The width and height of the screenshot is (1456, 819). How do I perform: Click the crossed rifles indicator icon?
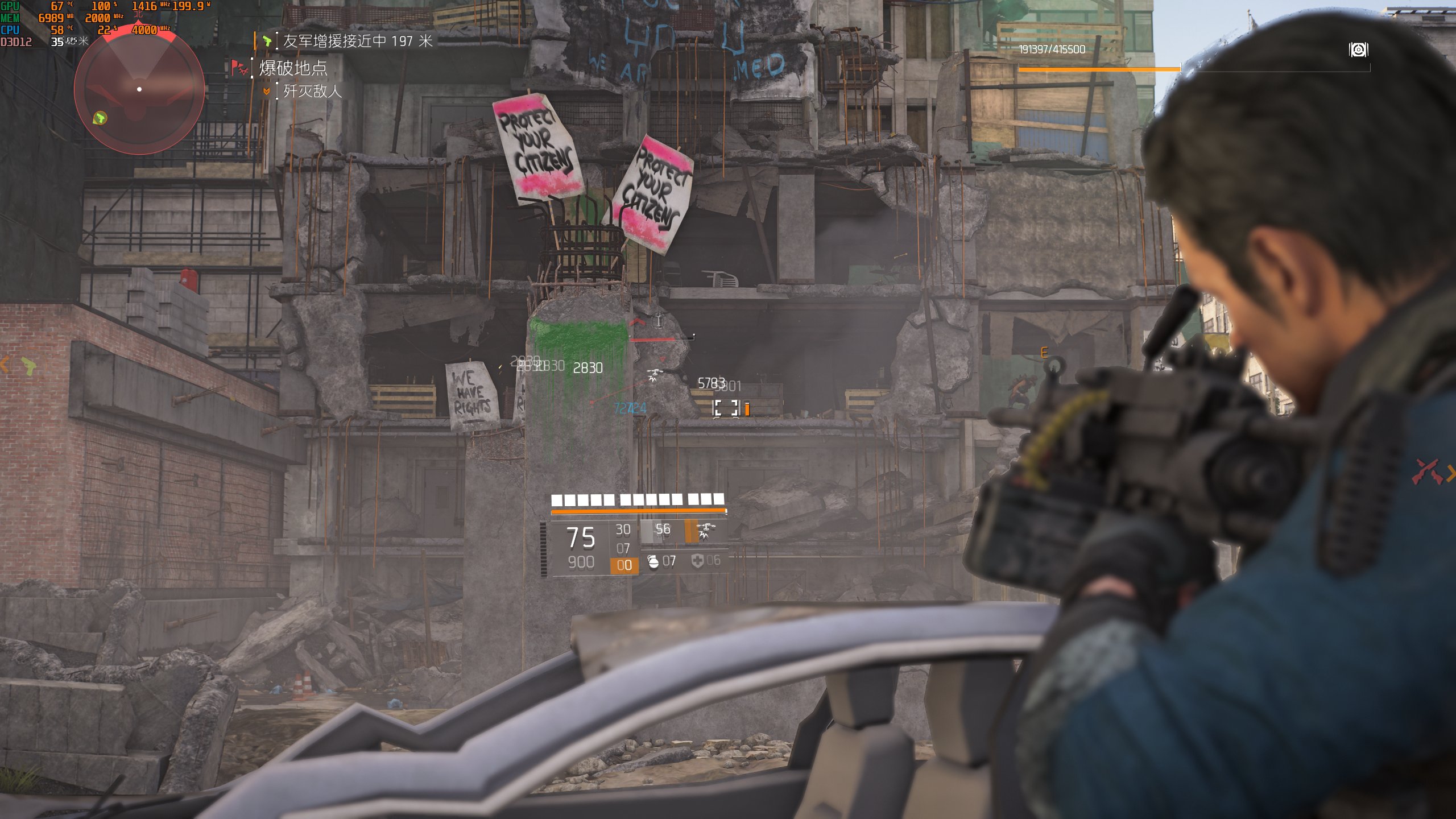[x=1427, y=471]
